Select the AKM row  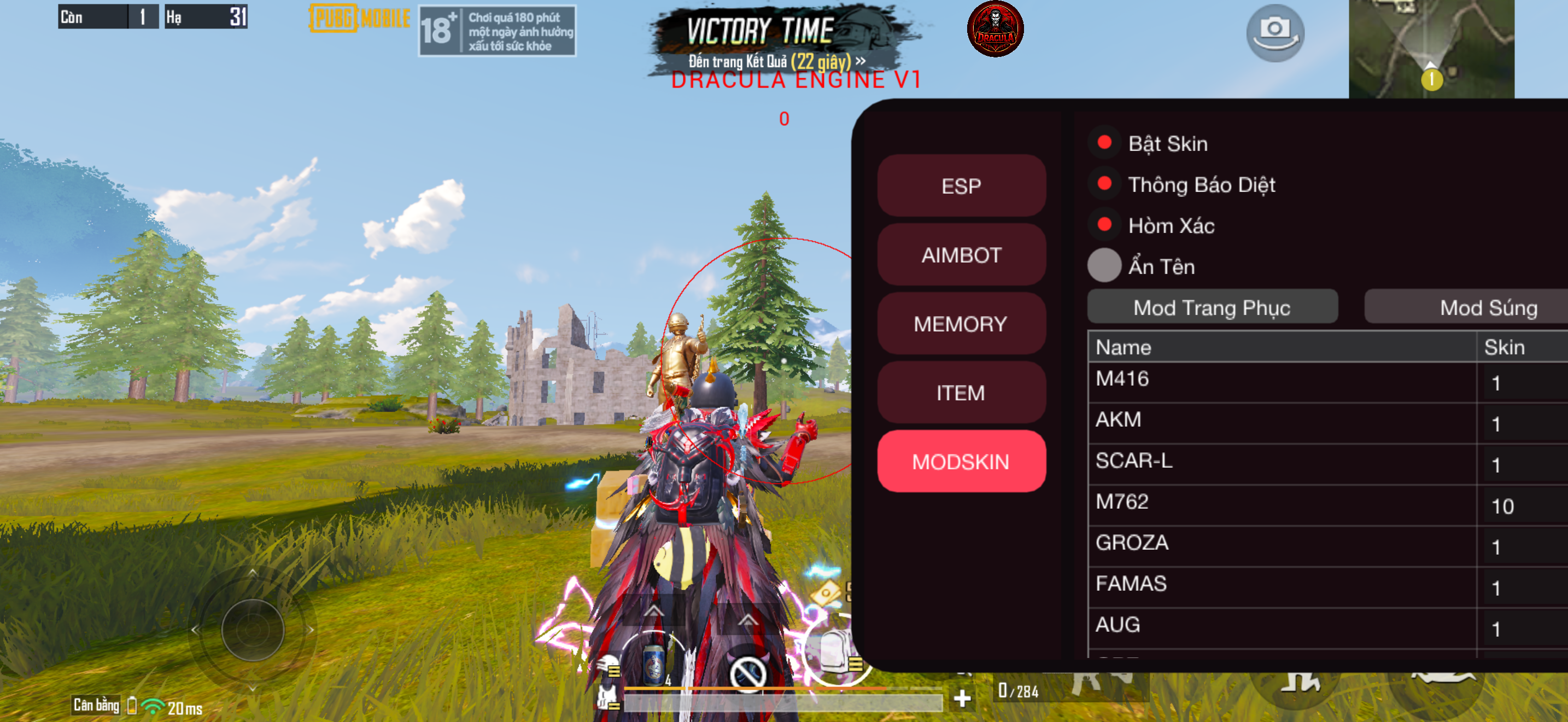[x=1282, y=421]
